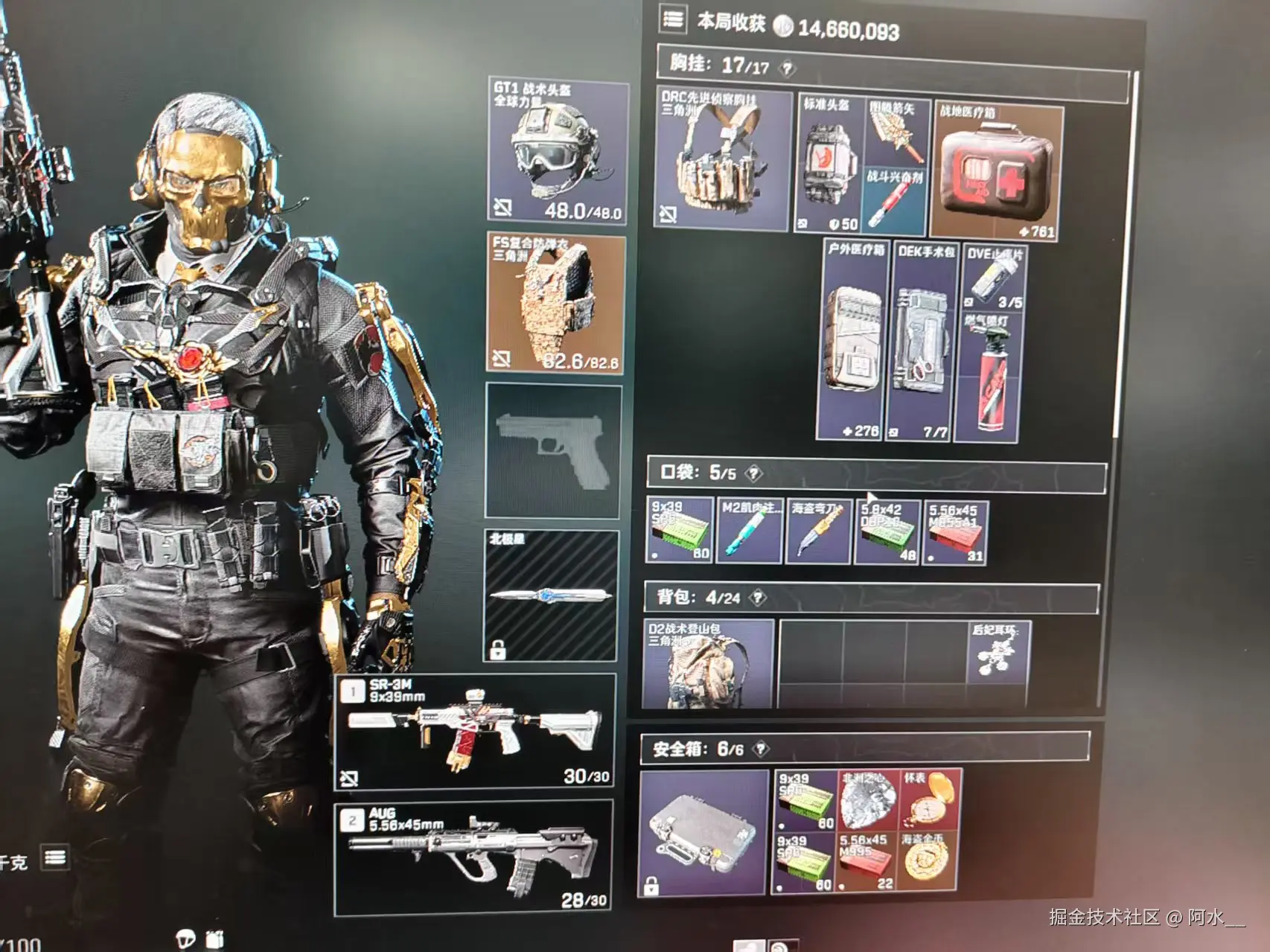Pick the 海盗弯刀 pirate knife item

818,532
